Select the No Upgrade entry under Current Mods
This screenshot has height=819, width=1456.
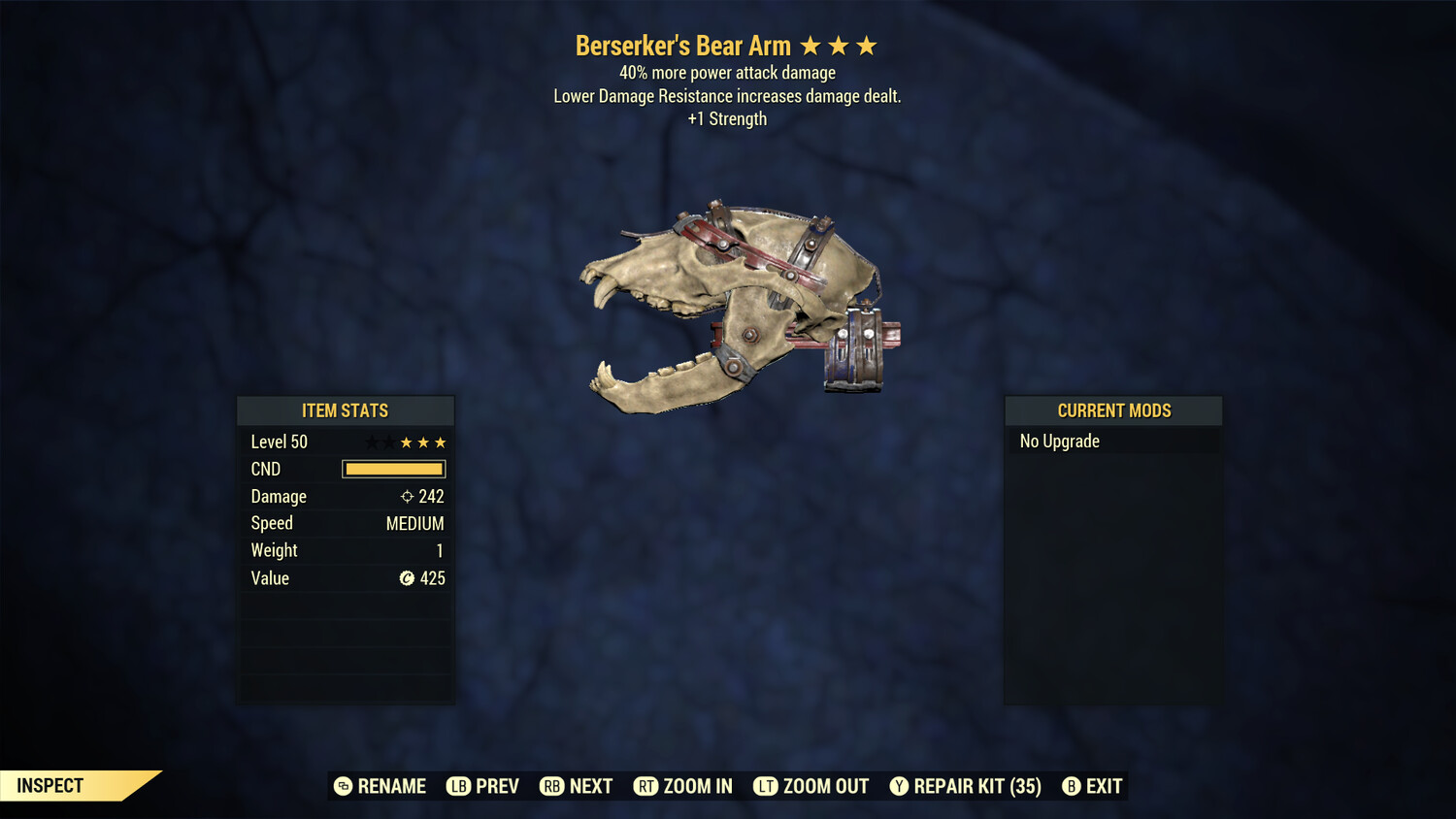(1058, 441)
